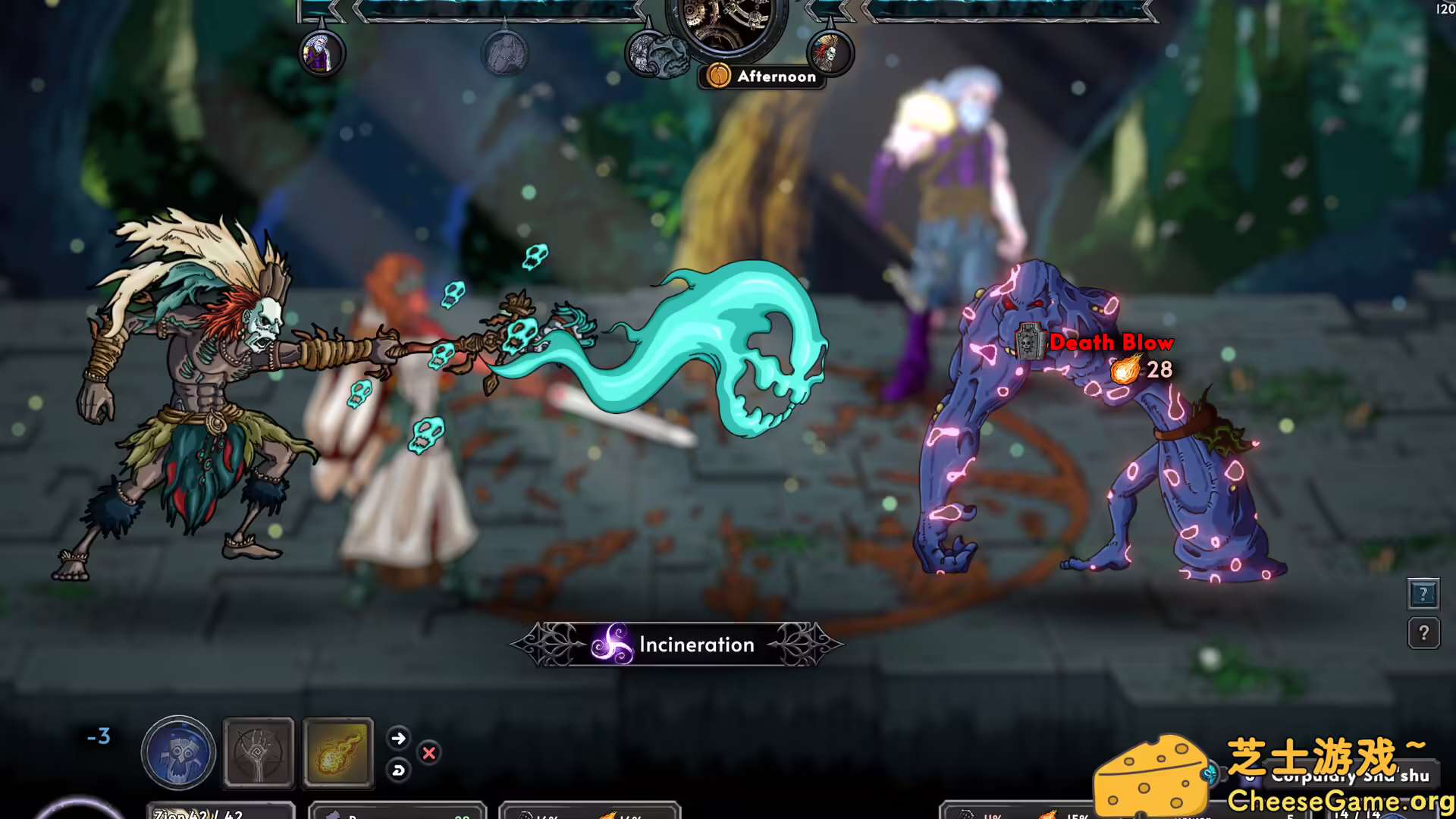Select the greyed-out golem turn portrait
The width and height of the screenshot is (1456, 819).
504,54
